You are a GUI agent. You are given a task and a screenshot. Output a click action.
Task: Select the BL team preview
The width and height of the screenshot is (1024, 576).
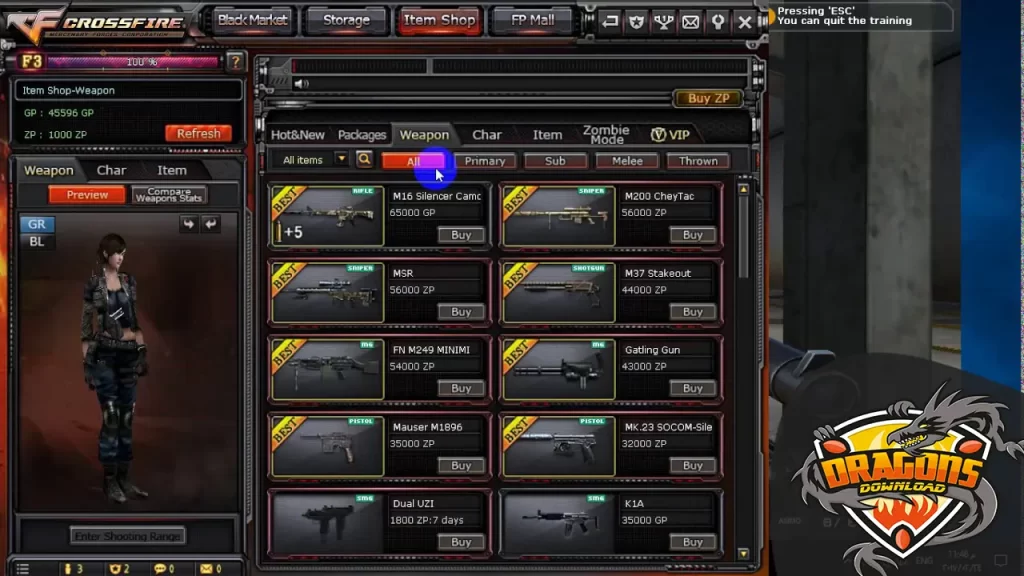click(x=37, y=241)
